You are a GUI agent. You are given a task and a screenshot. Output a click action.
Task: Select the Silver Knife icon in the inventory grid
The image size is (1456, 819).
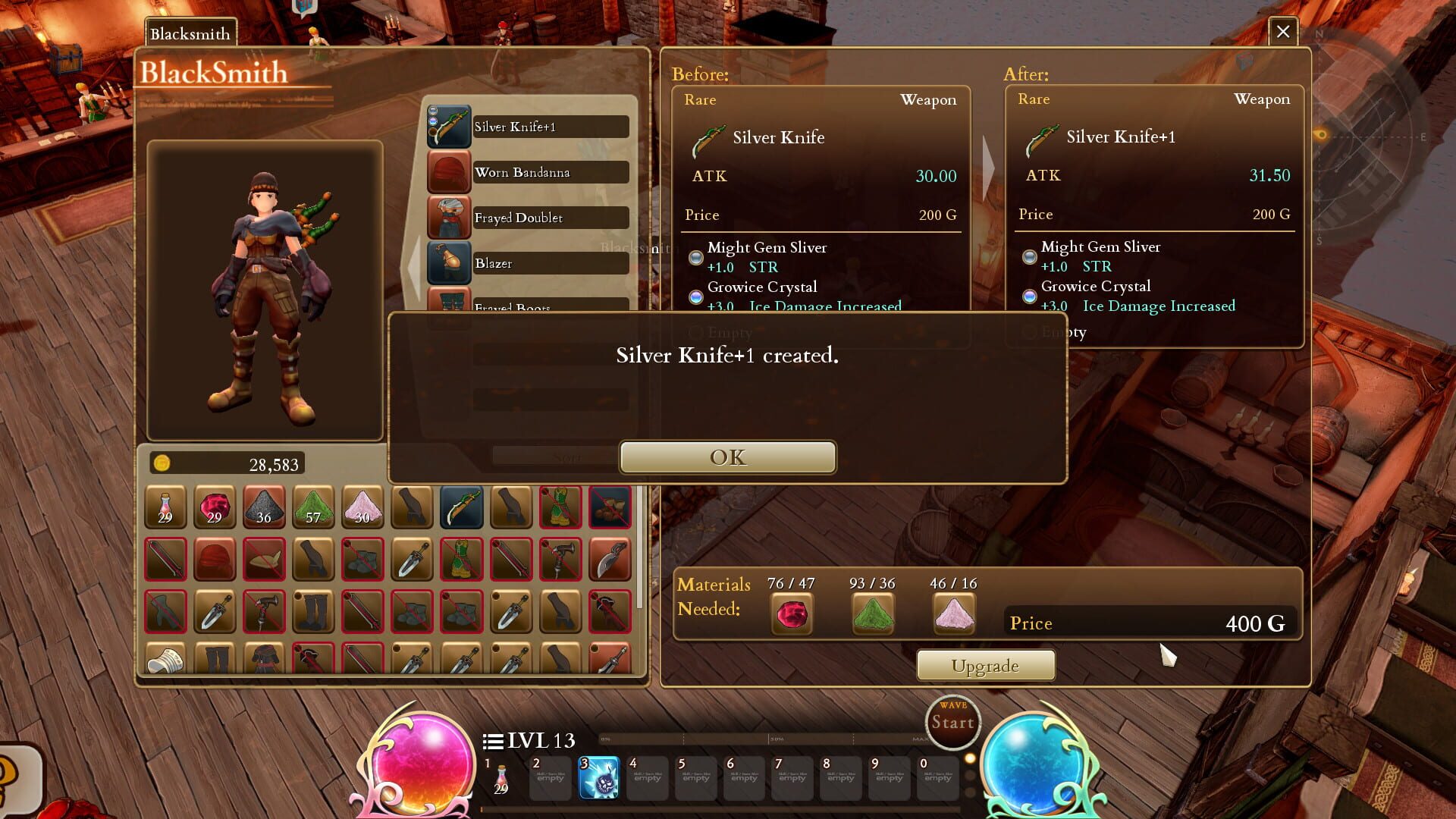(x=461, y=508)
